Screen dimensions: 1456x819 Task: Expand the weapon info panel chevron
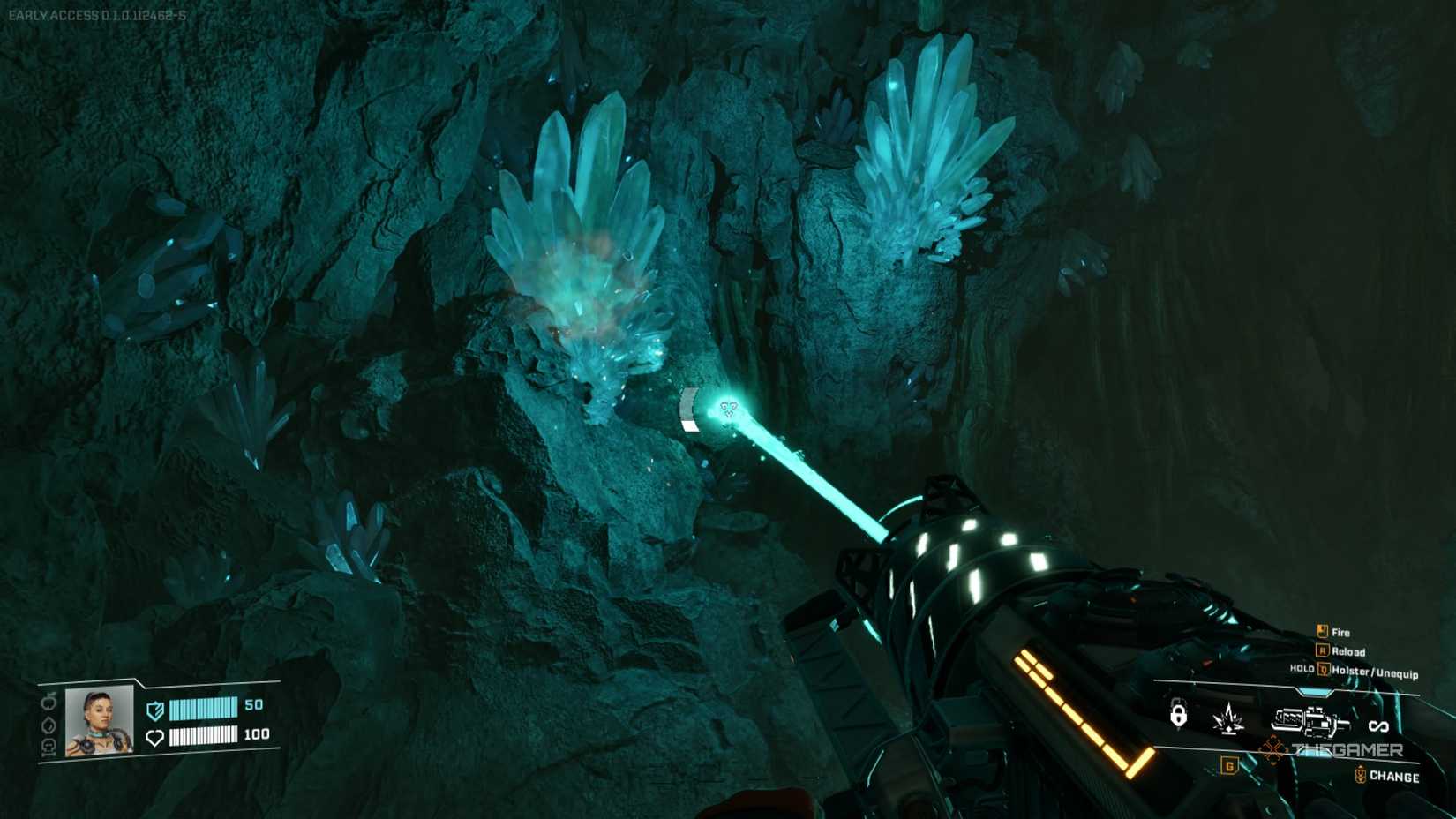click(1312, 691)
